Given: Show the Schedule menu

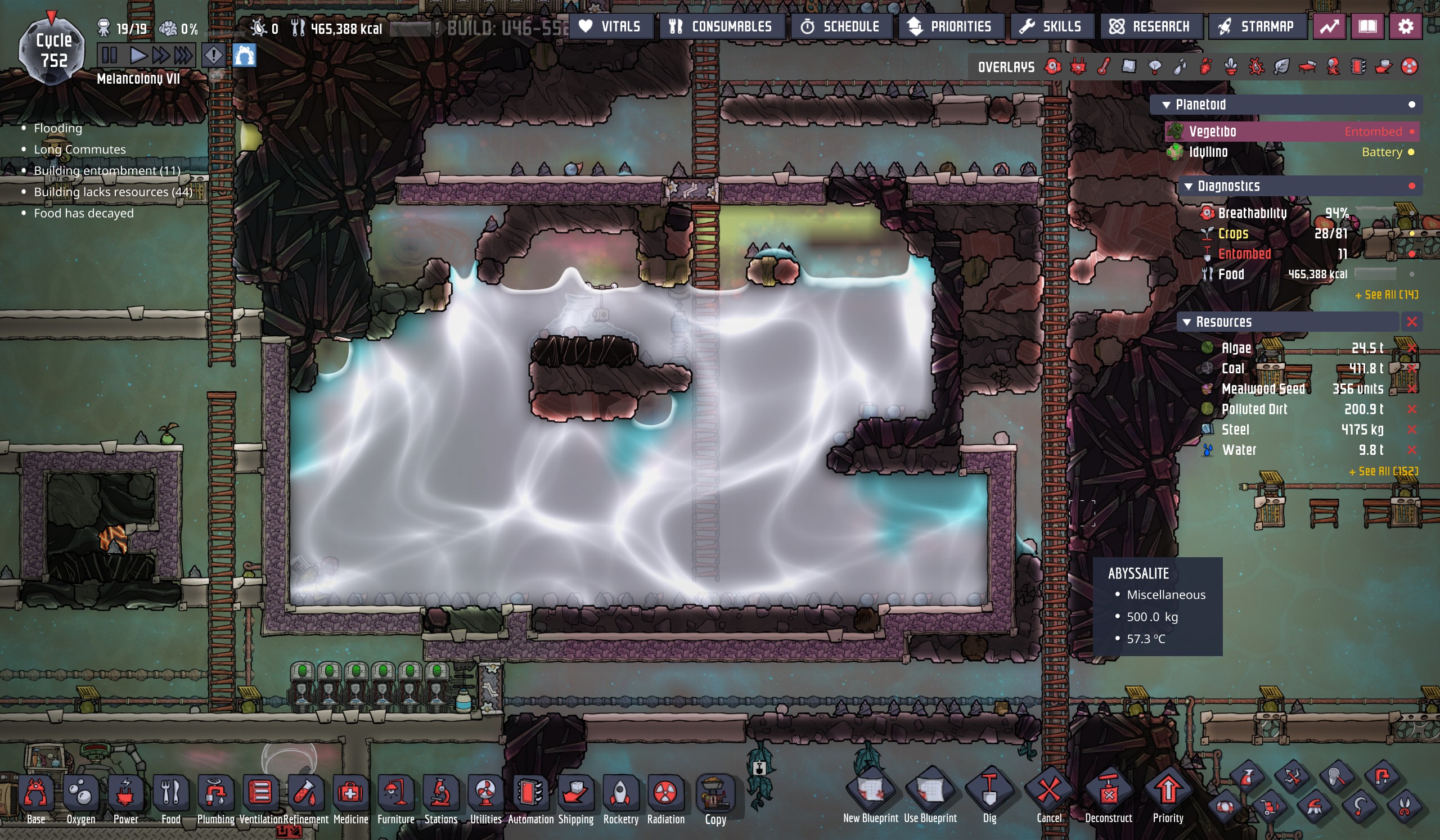Looking at the screenshot, I should click(840, 27).
